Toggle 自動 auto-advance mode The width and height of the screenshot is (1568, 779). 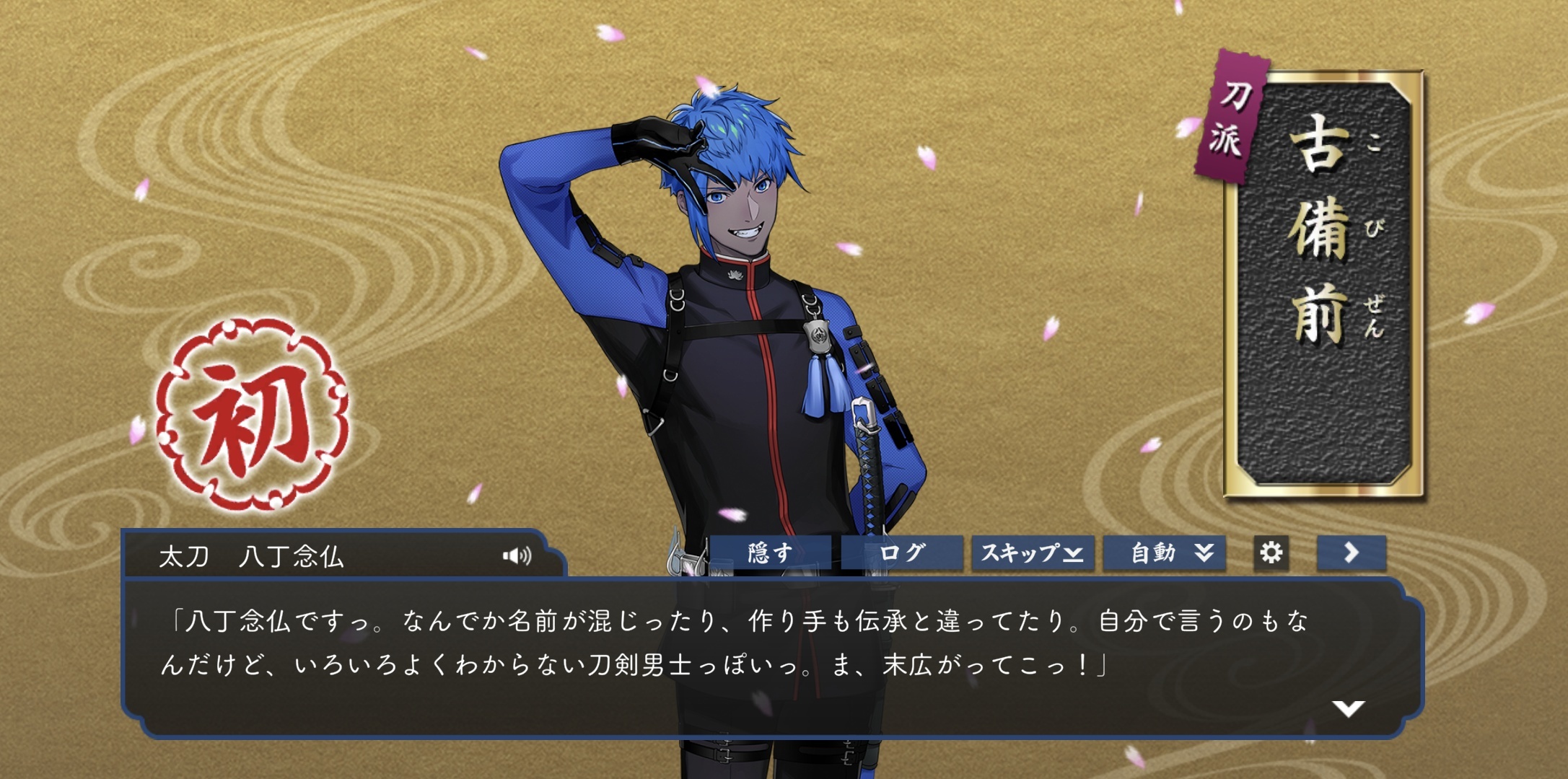click(x=1164, y=553)
